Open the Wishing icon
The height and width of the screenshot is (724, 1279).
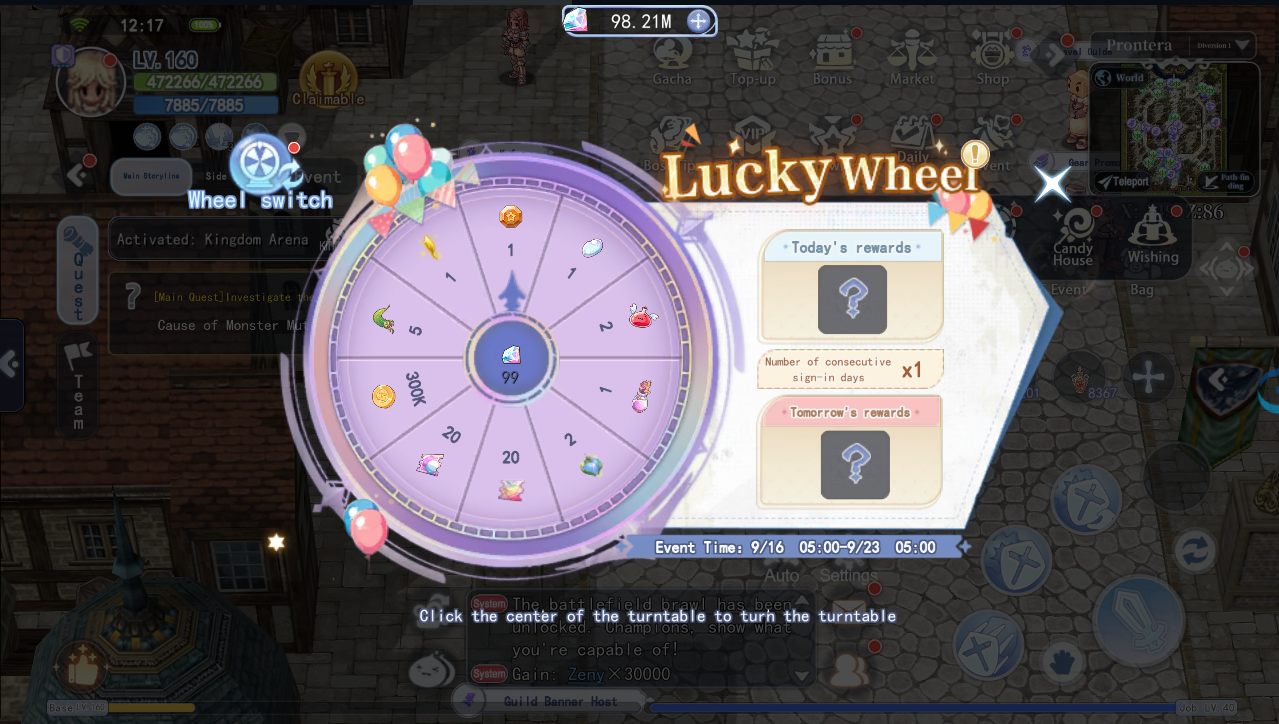(x=1153, y=236)
